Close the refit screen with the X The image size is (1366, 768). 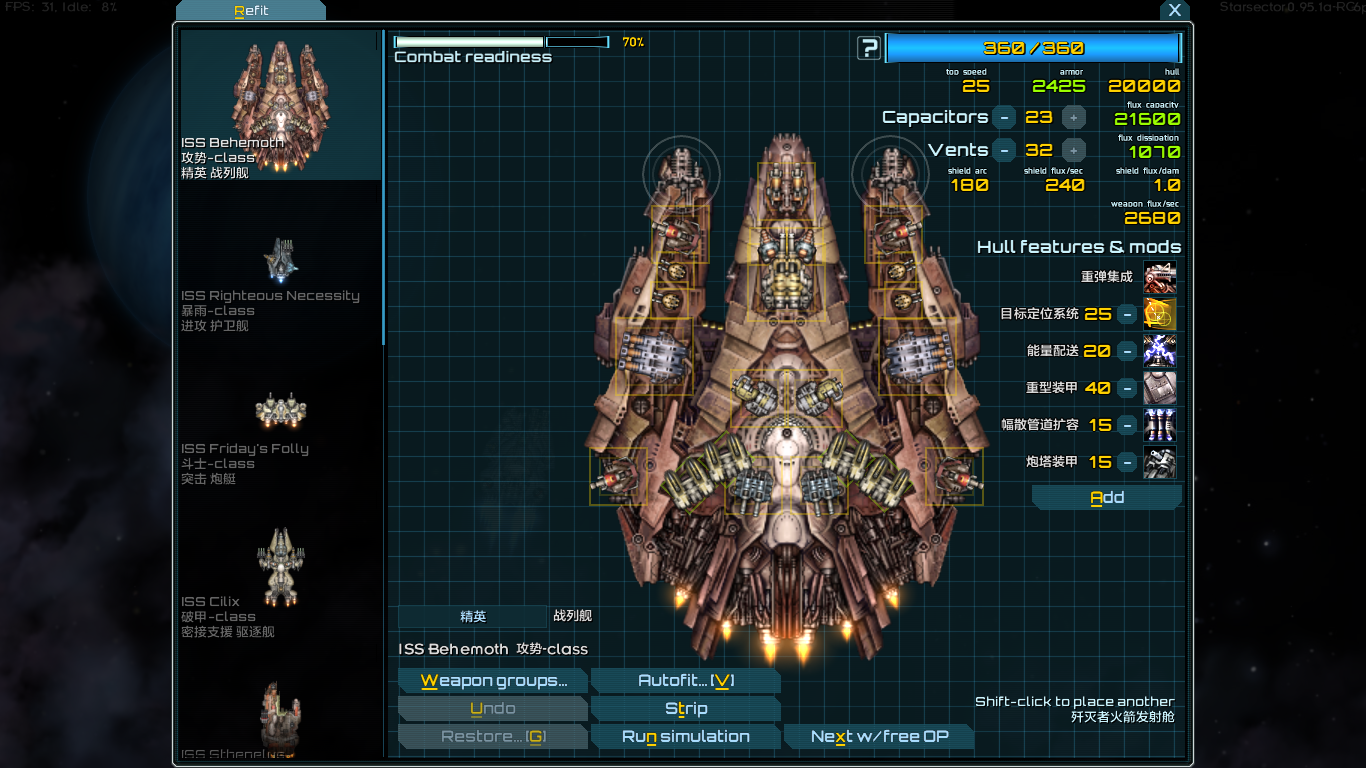[x=1175, y=10]
